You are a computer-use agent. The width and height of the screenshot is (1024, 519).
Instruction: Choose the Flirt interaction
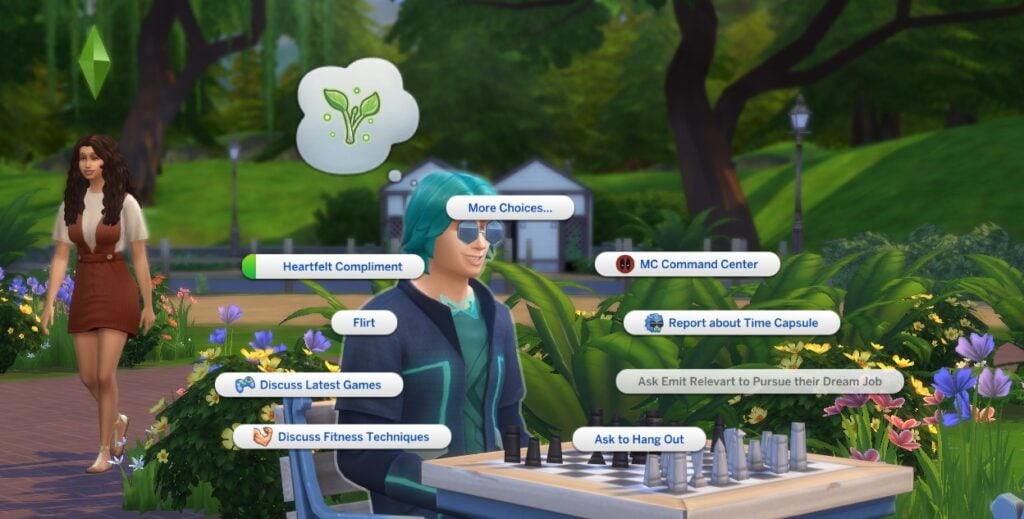coord(364,323)
